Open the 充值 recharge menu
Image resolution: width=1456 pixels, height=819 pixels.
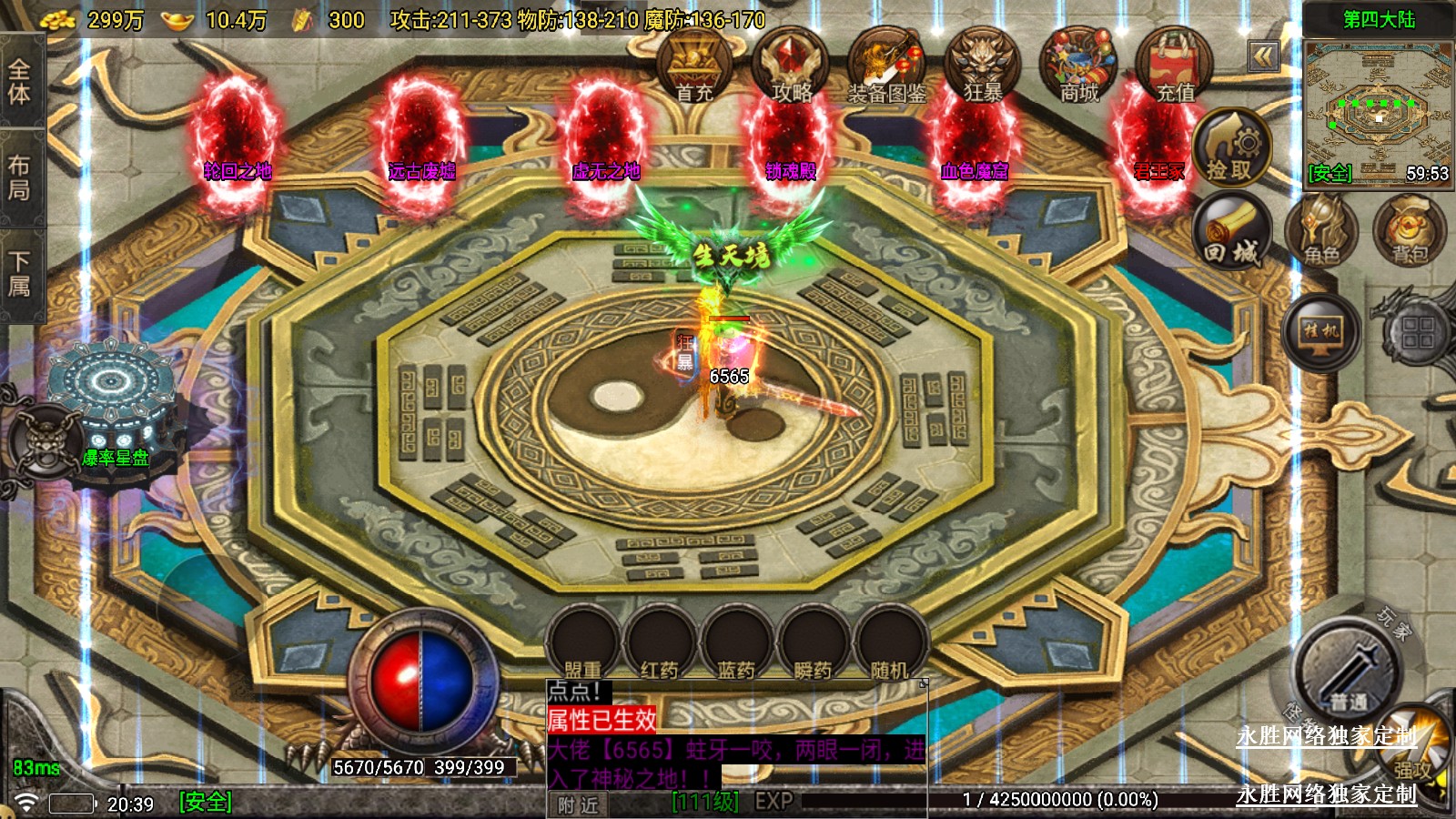pos(1175,66)
